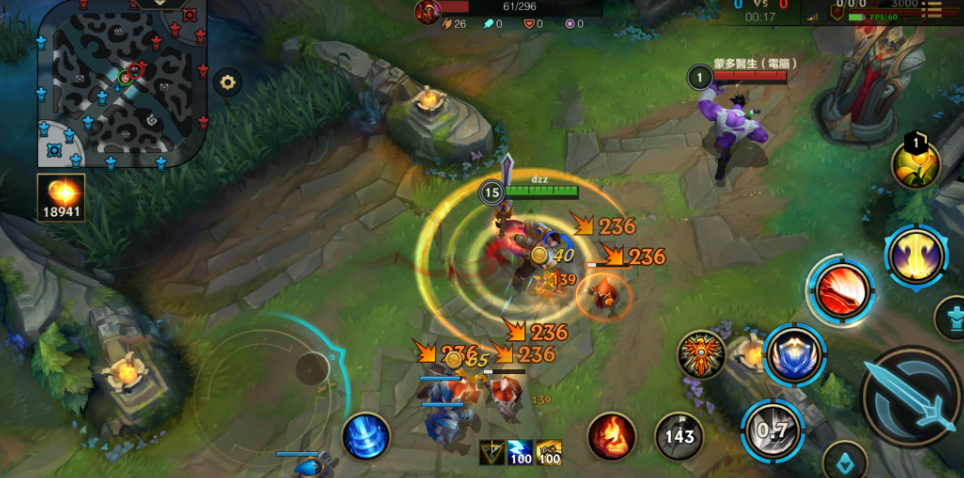Image resolution: width=964 pixels, height=478 pixels.
Task: Trigger the grey ability showing 0.7 cooldown
Action: click(769, 430)
